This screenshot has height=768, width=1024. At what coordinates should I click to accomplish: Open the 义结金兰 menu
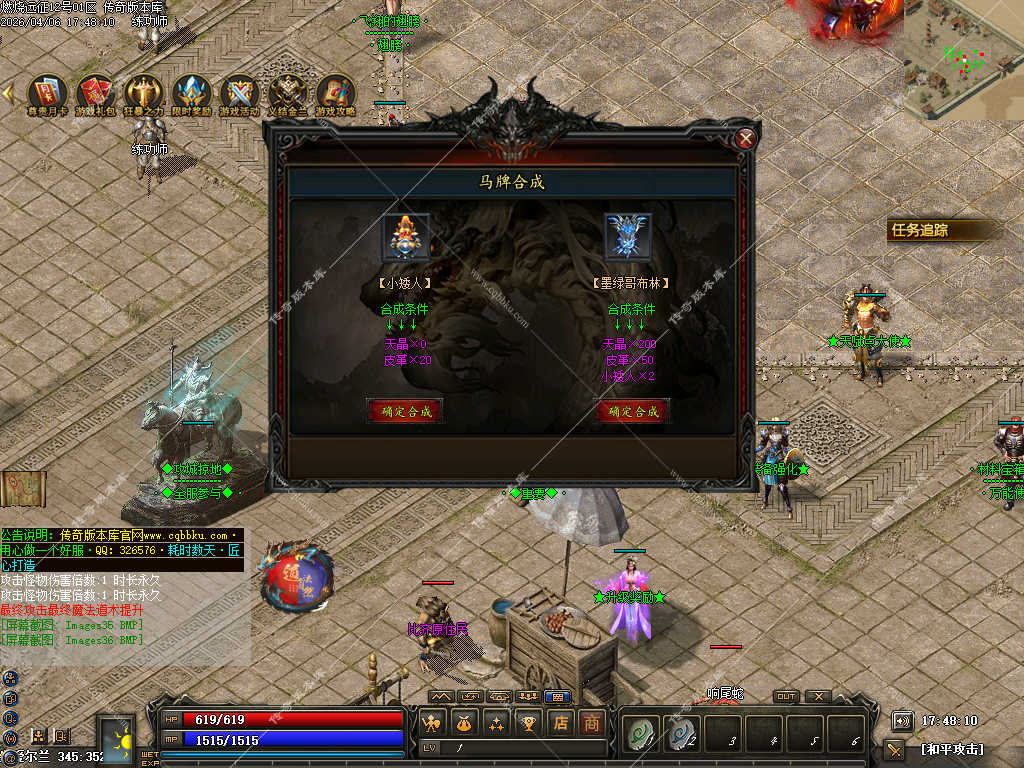point(288,93)
